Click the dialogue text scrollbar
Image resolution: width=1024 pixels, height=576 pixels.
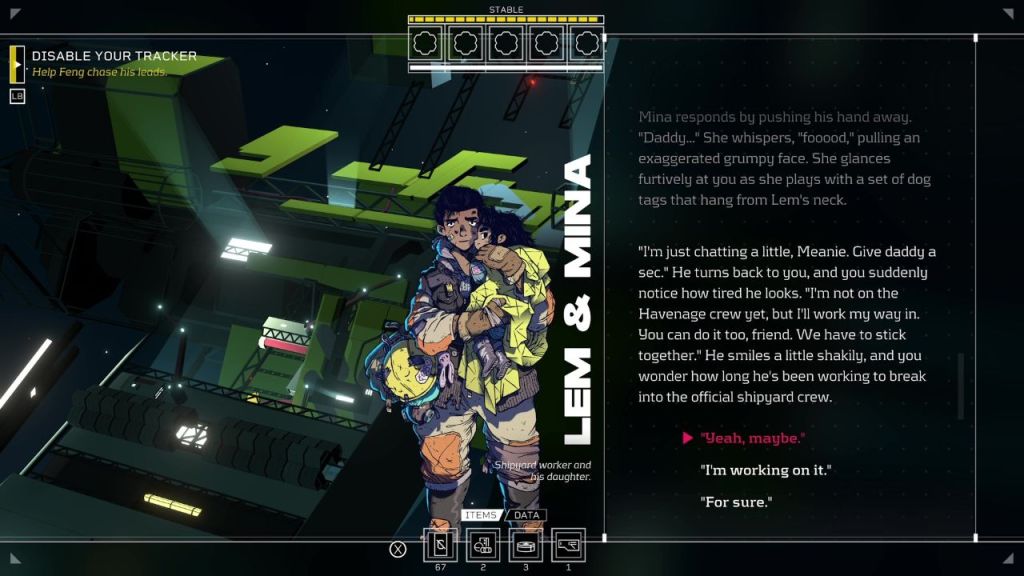(961, 386)
